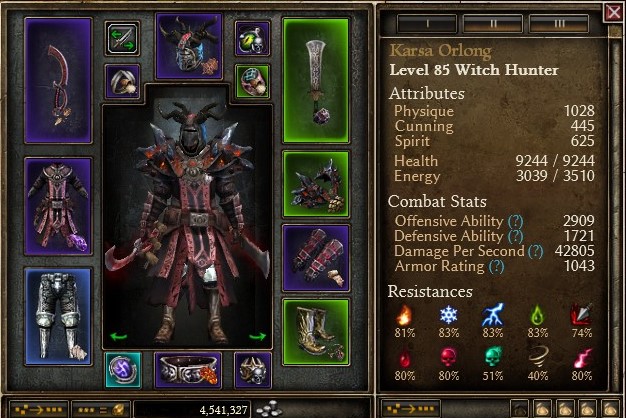Click the purple orb medal slot

[x=123, y=370]
